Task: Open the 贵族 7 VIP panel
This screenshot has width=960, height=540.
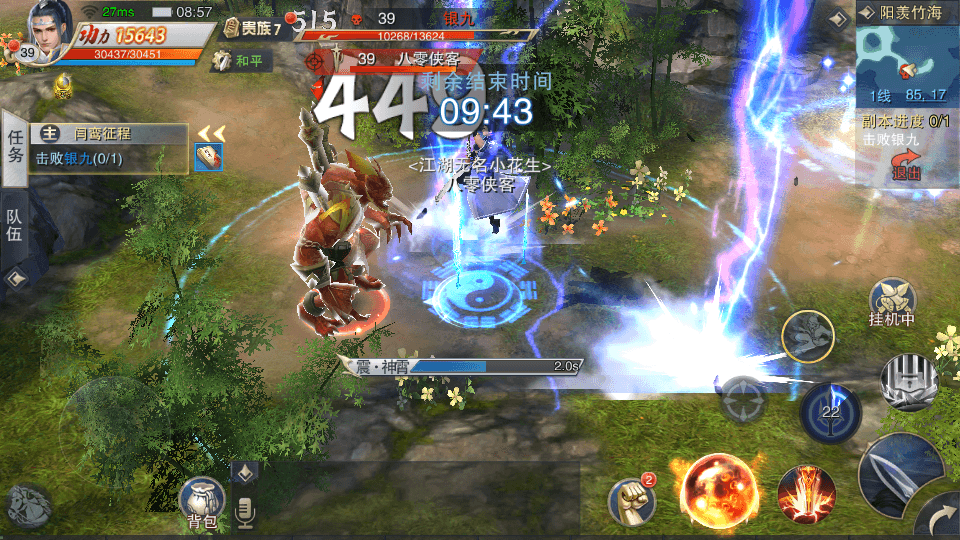Action: point(254,28)
